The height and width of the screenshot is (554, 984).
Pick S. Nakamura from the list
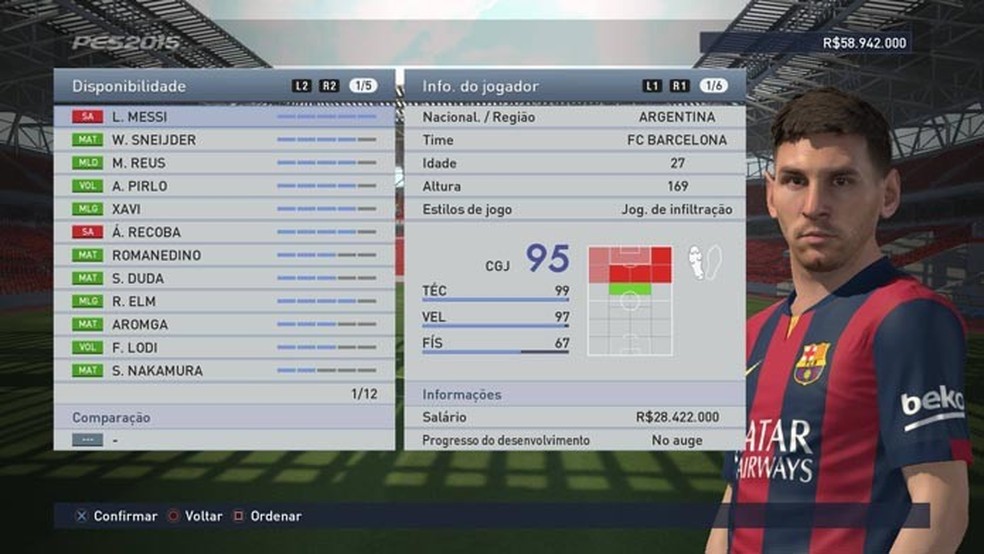[x=224, y=370]
